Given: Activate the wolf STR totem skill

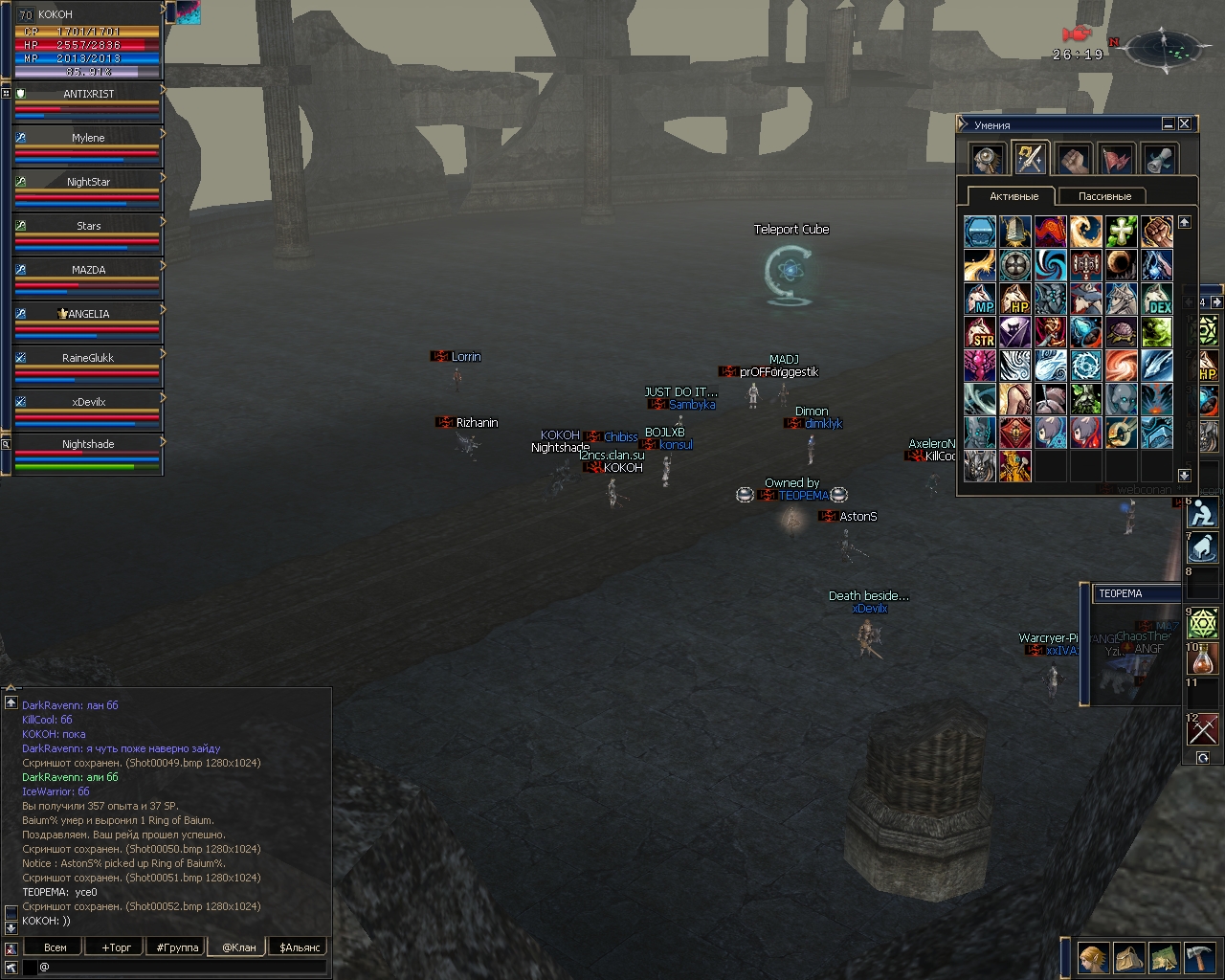Looking at the screenshot, I should click(980, 332).
